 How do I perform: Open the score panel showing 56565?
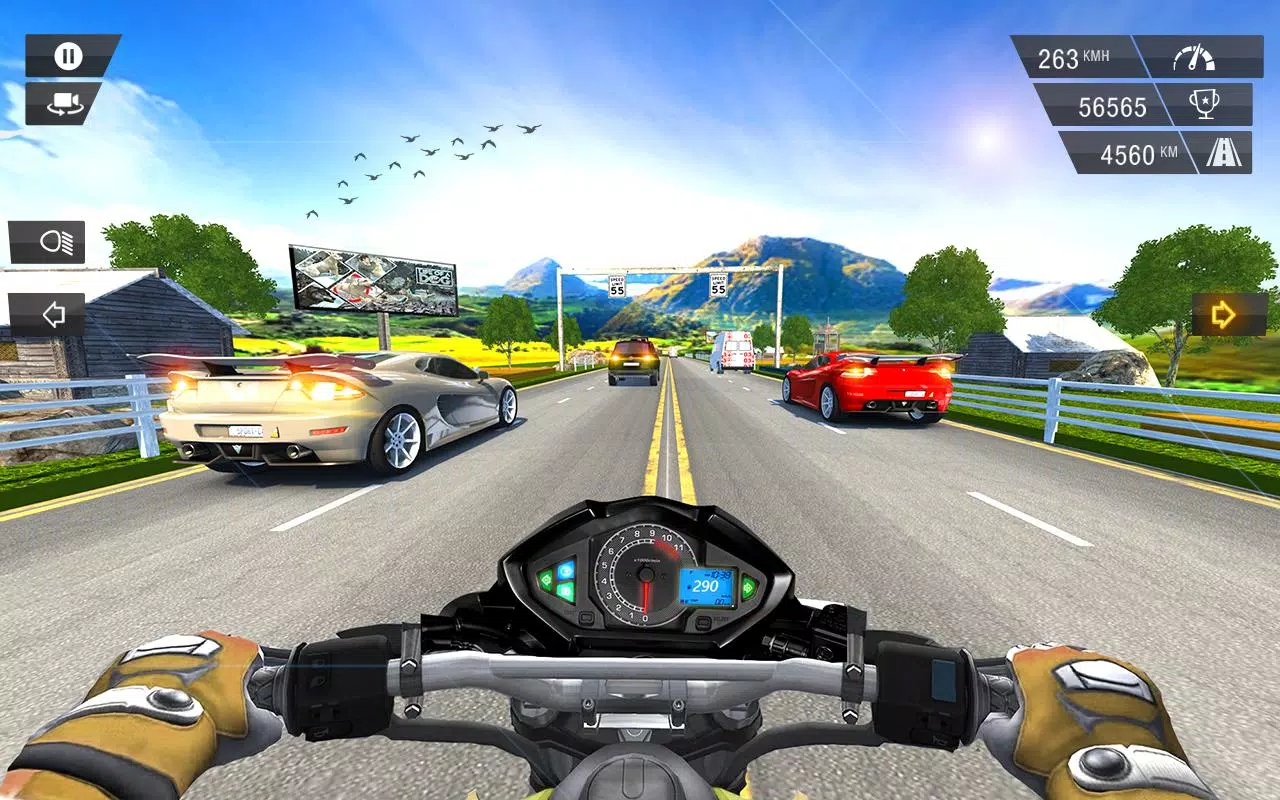[x=1112, y=106]
